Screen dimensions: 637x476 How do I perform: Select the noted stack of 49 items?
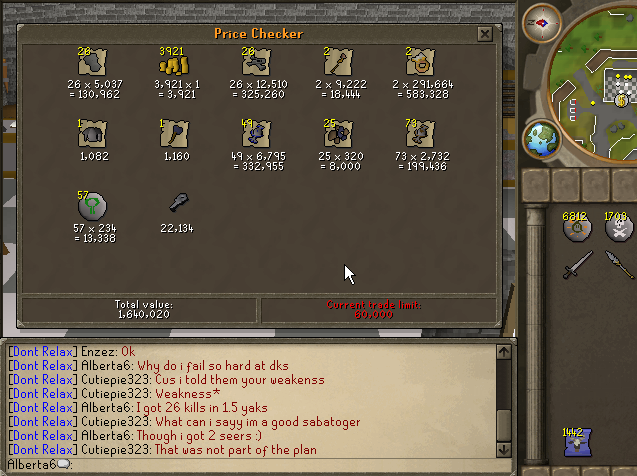[255, 134]
